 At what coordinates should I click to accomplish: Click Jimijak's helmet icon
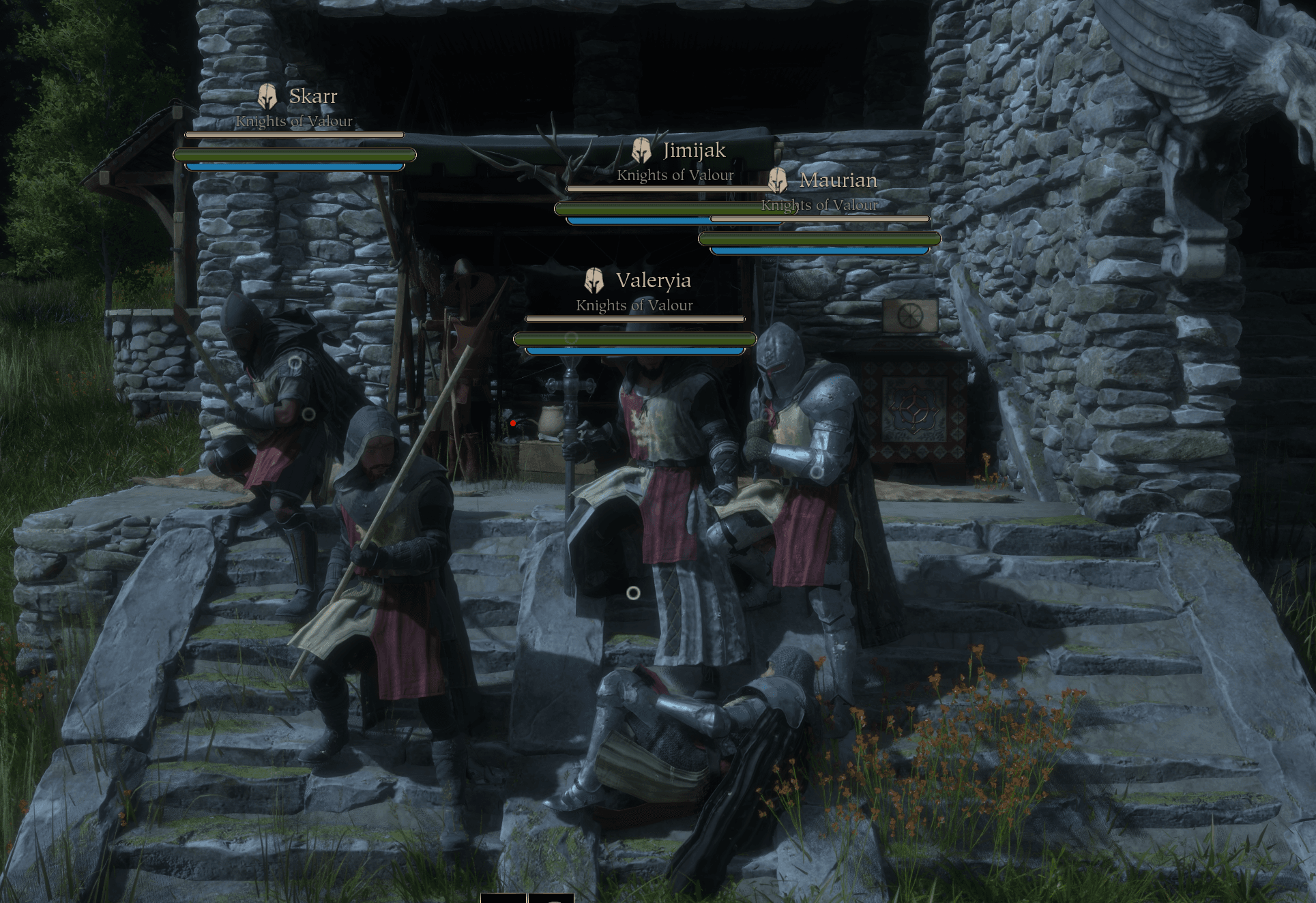pyautogui.click(x=642, y=149)
